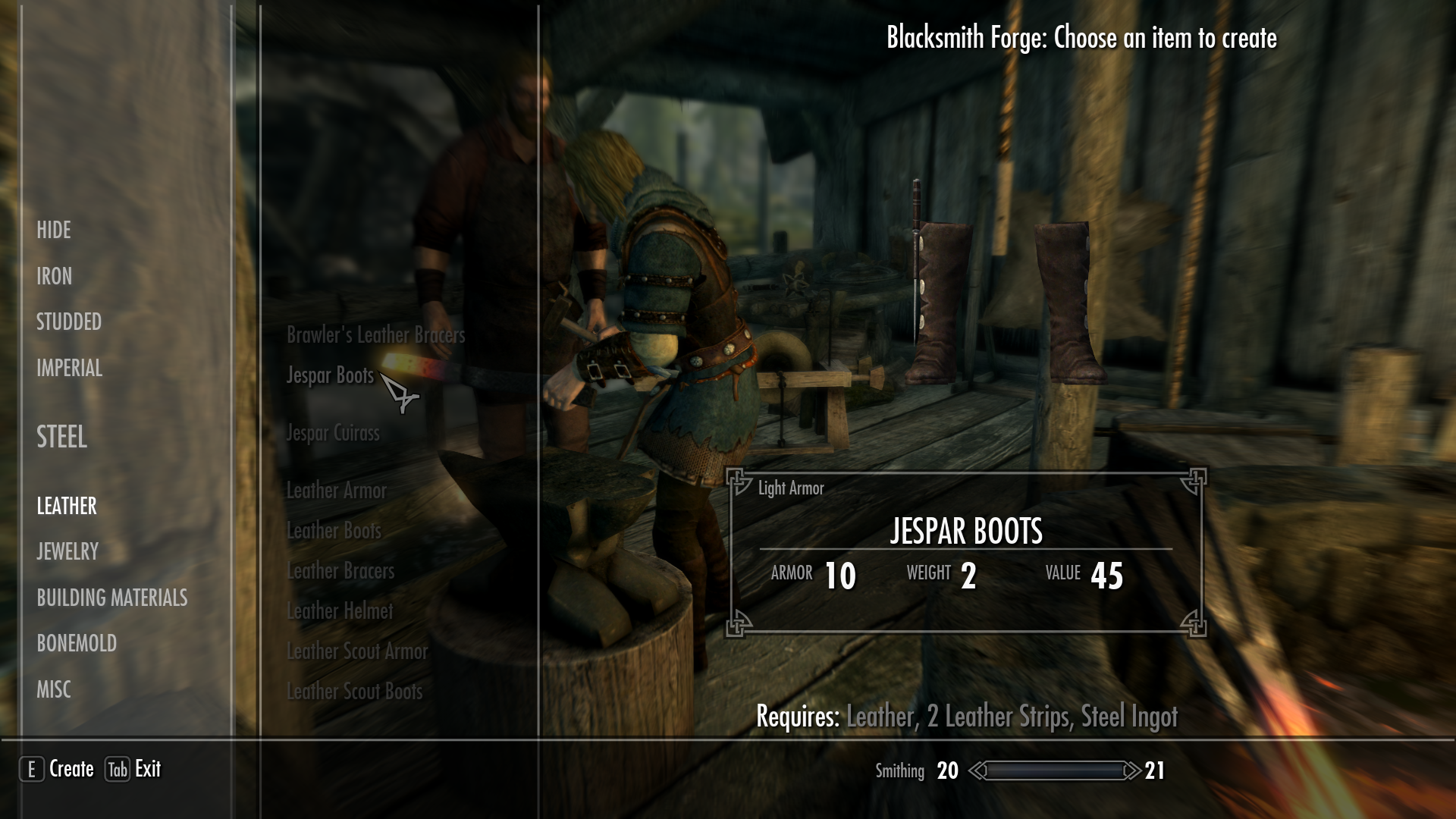Choose the Jespar Cuirass recipe
This screenshot has width=1456, height=819.
click(332, 432)
